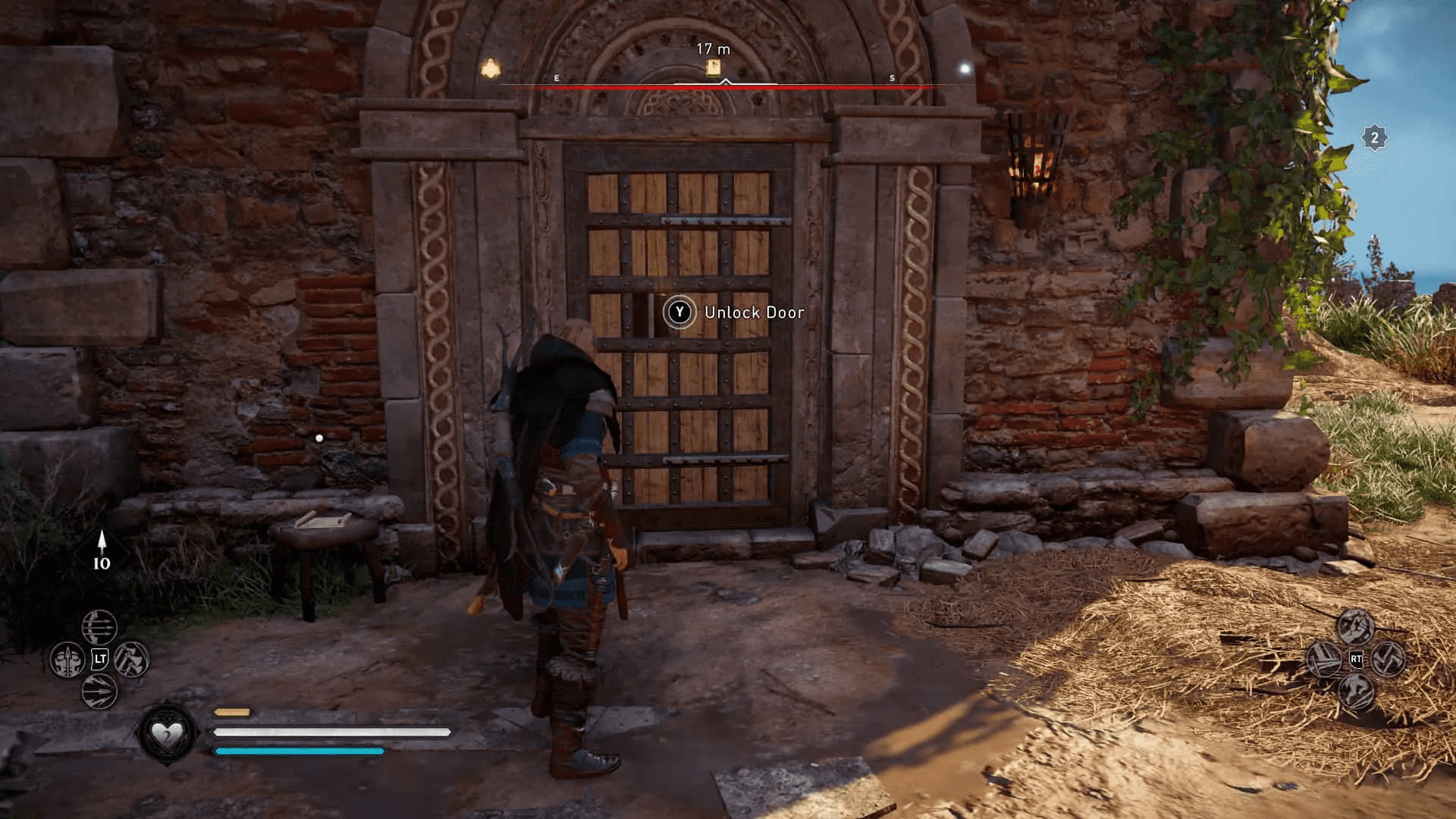The image size is (1456, 819).
Task: Click the LT ranged abilities trigger icon
Action: pyautogui.click(x=100, y=658)
